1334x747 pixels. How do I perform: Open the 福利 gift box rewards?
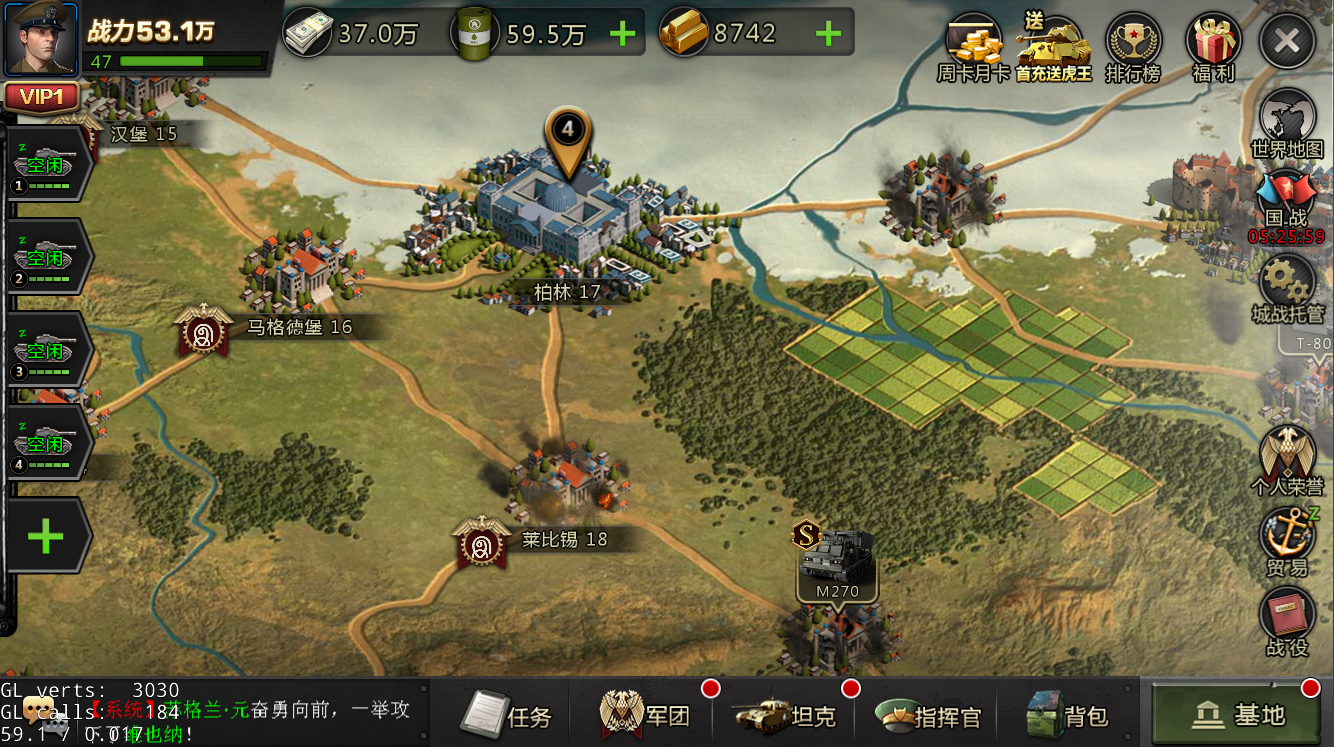[1213, 47]
